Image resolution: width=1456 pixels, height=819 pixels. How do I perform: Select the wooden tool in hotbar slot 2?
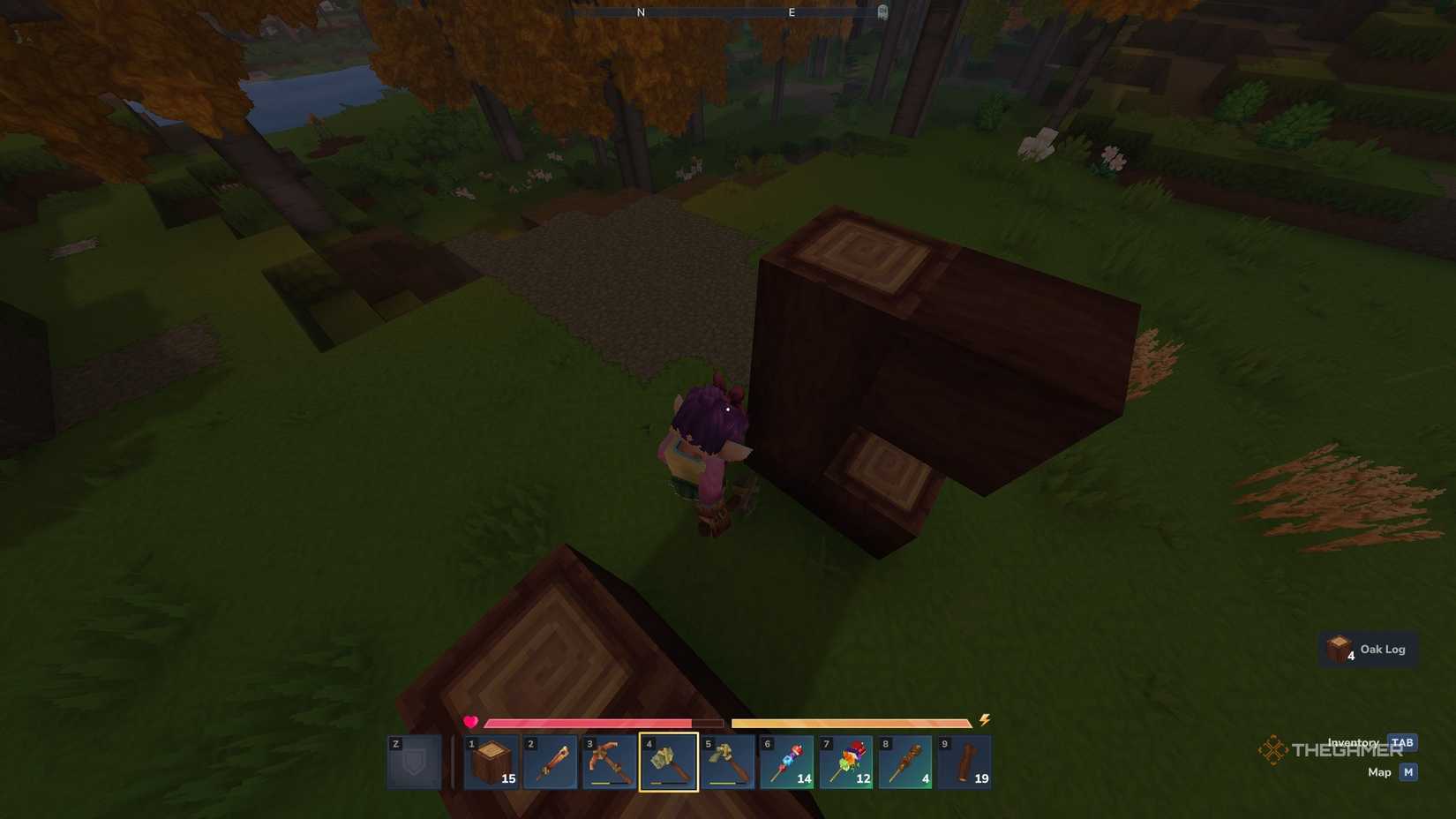[550, 761]
